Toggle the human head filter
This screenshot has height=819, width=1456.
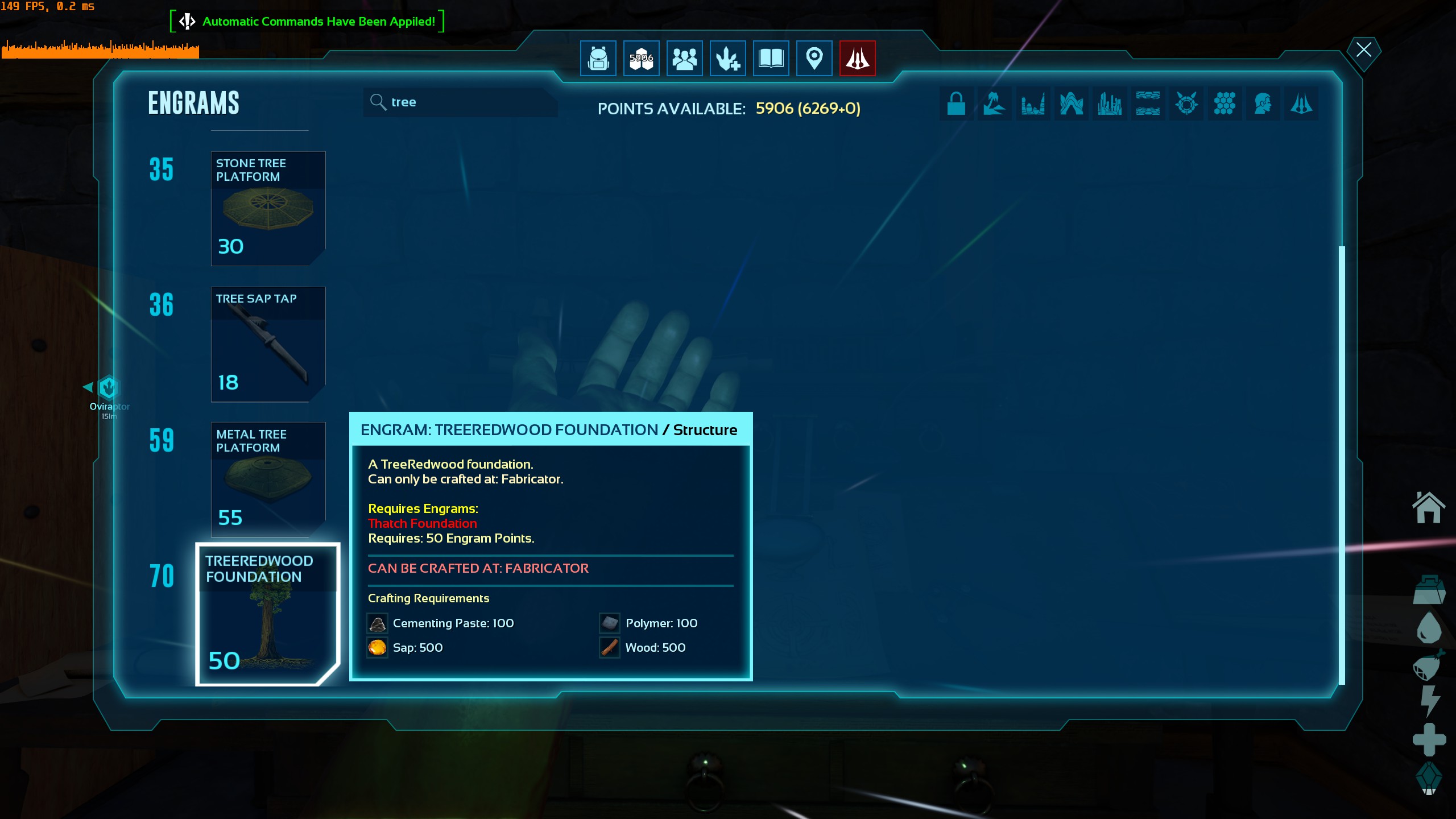[1263, 104]
